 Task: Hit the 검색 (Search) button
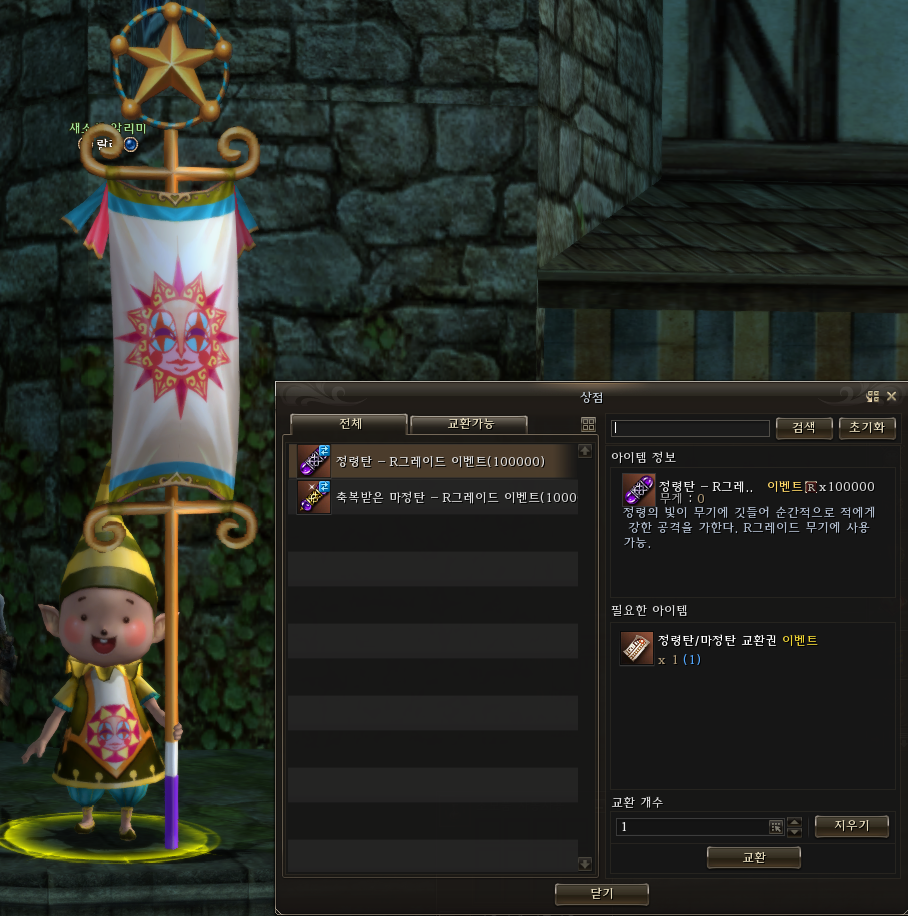point(803,427)
